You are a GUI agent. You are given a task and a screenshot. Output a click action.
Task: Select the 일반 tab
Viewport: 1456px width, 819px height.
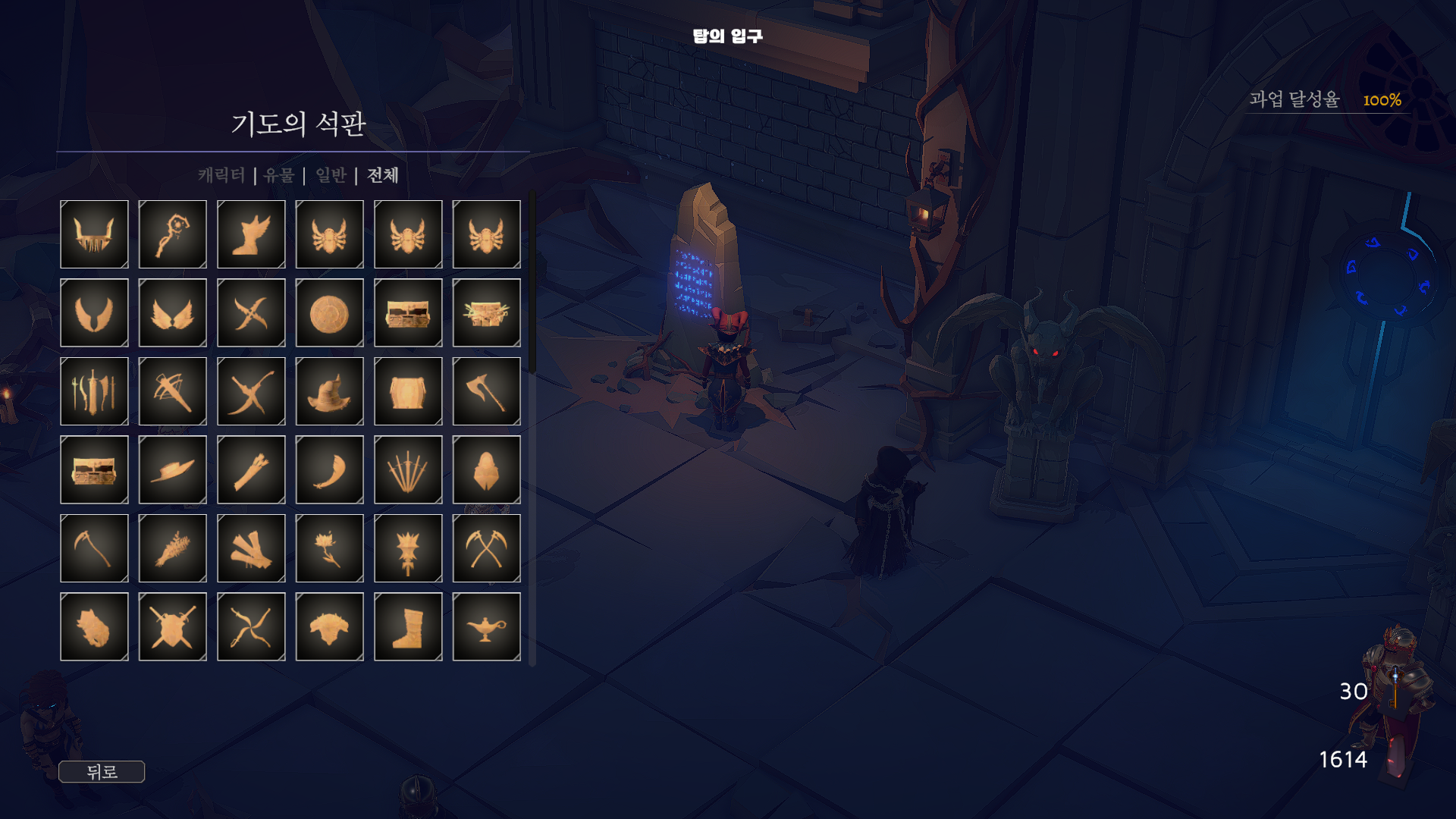point(331,175)
